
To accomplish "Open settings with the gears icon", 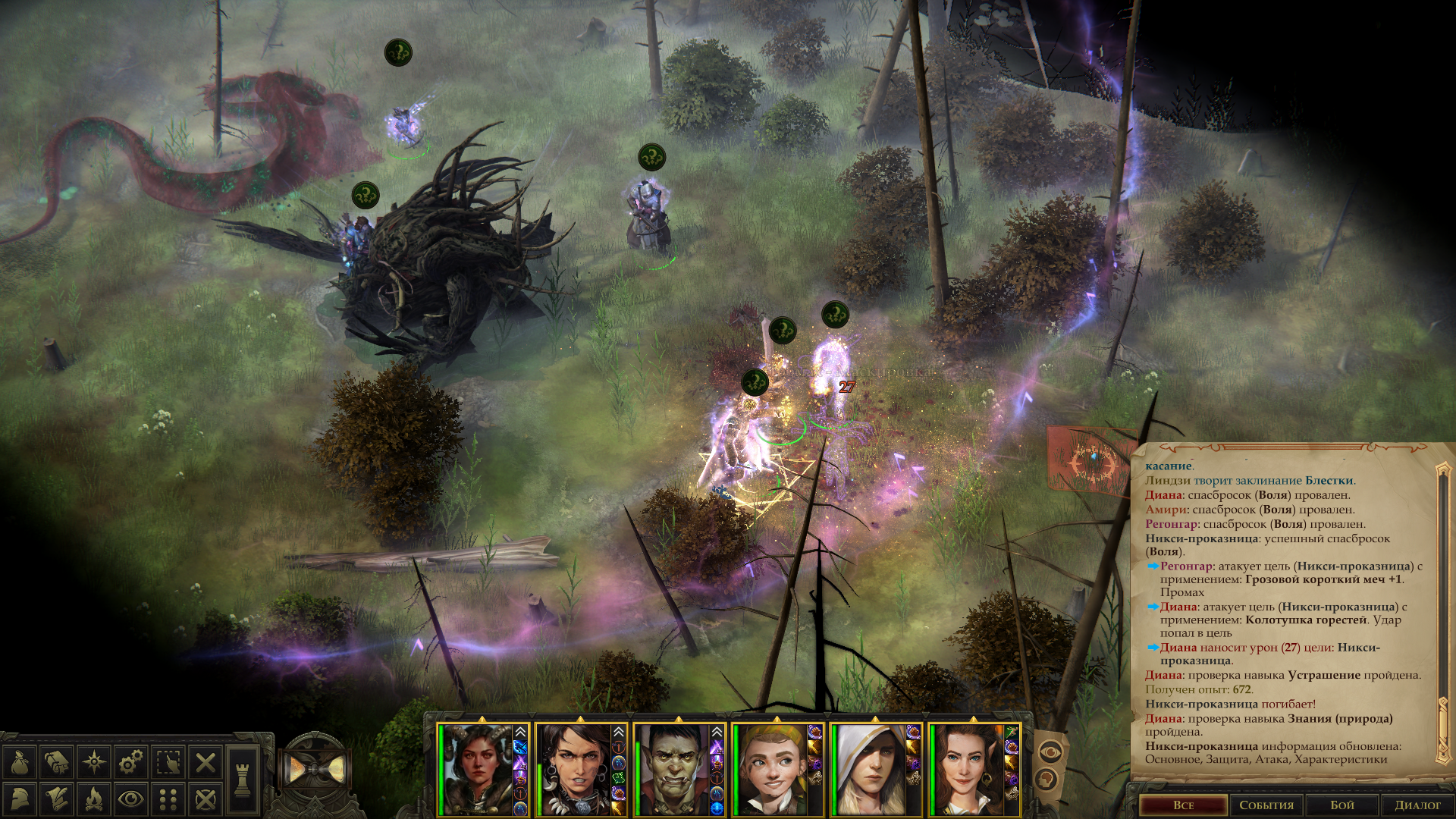I will click(x=131, y=762).
